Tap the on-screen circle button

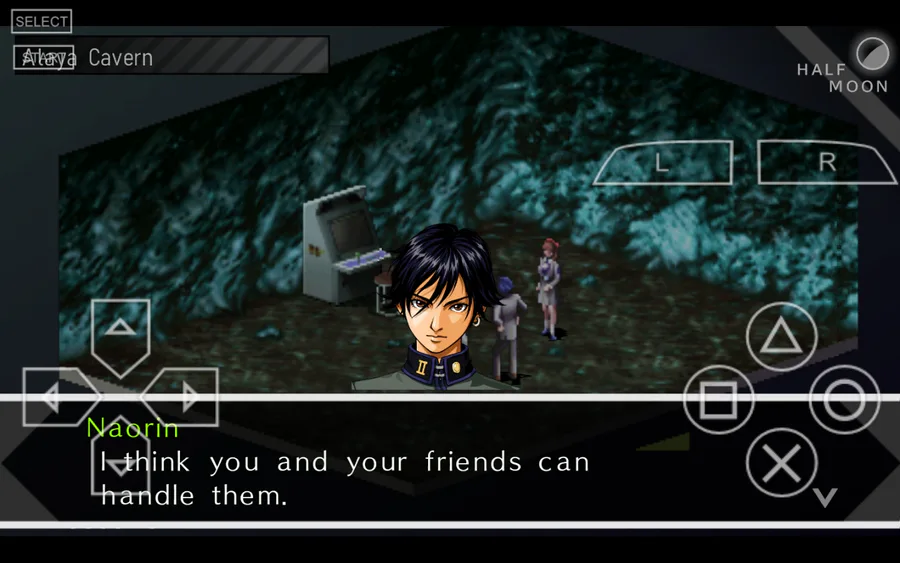tap(844, 400)
